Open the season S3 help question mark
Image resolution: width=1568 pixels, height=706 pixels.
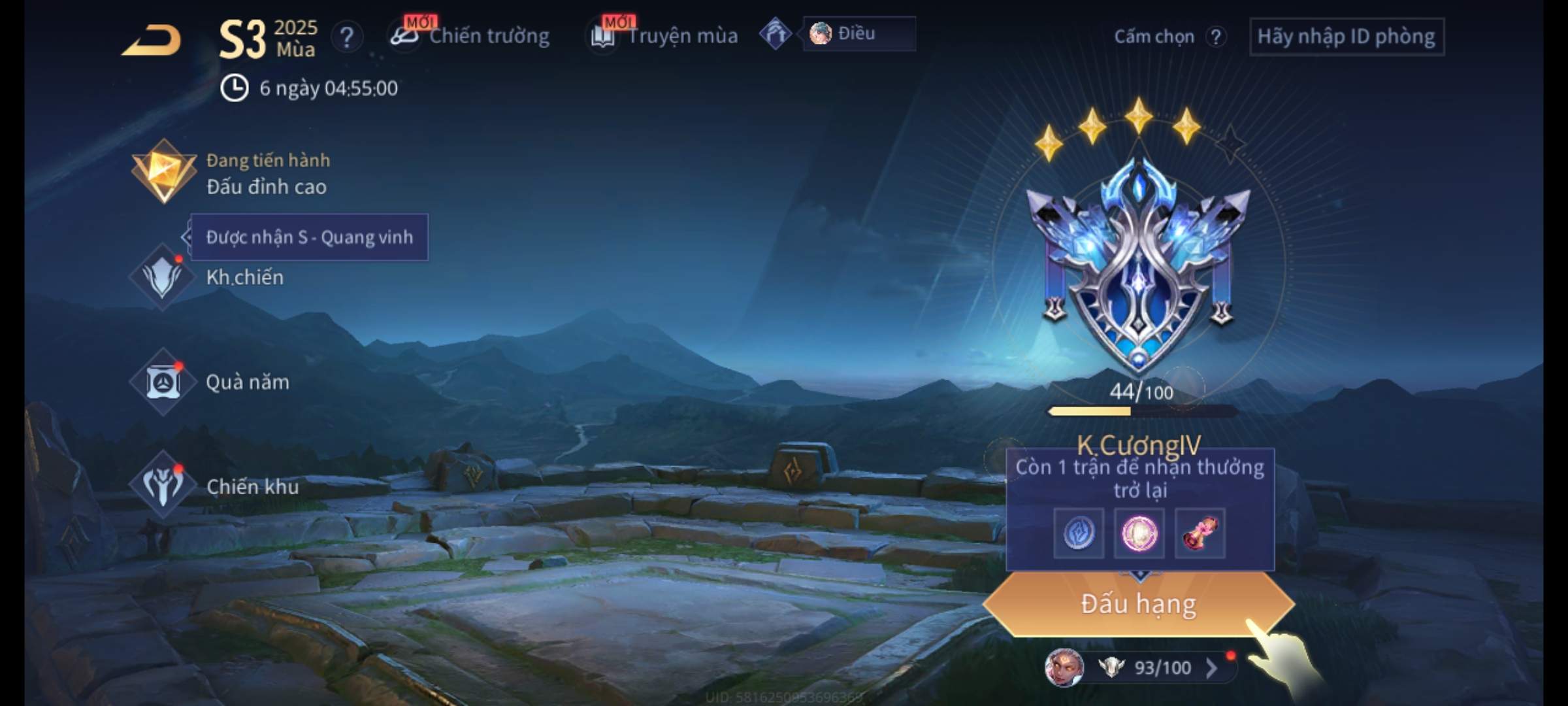coord(346,37)
